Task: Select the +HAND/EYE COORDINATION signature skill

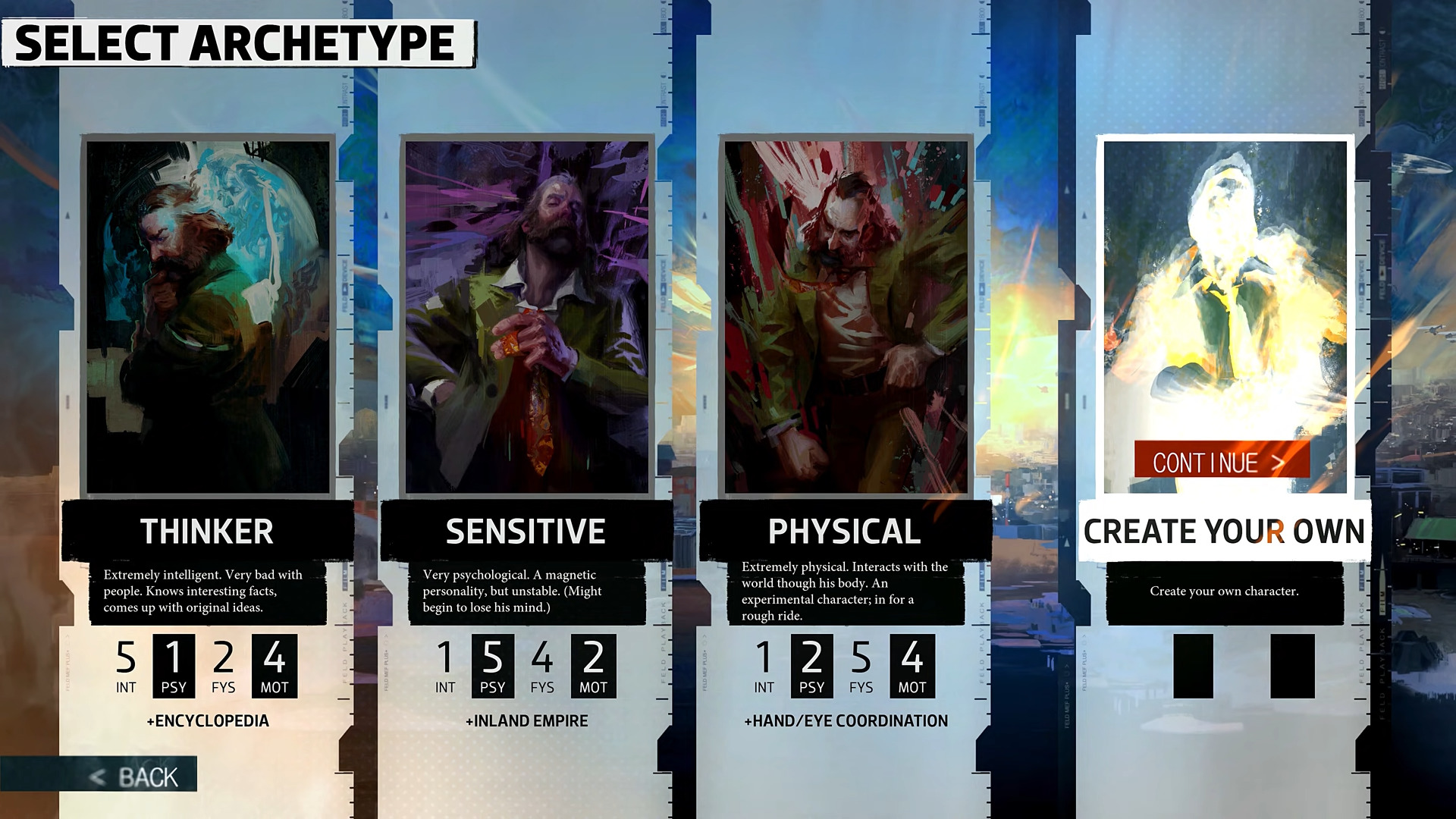Action: 847,721
